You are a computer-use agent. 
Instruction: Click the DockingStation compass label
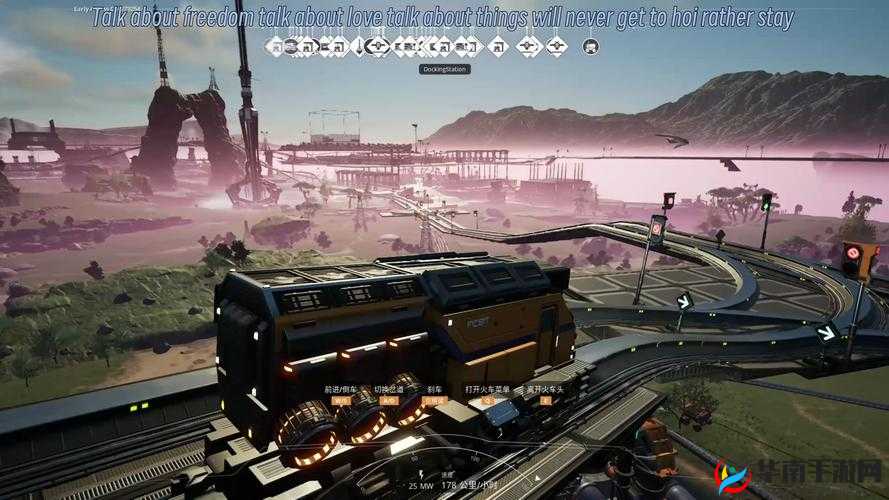coord(444,69)
